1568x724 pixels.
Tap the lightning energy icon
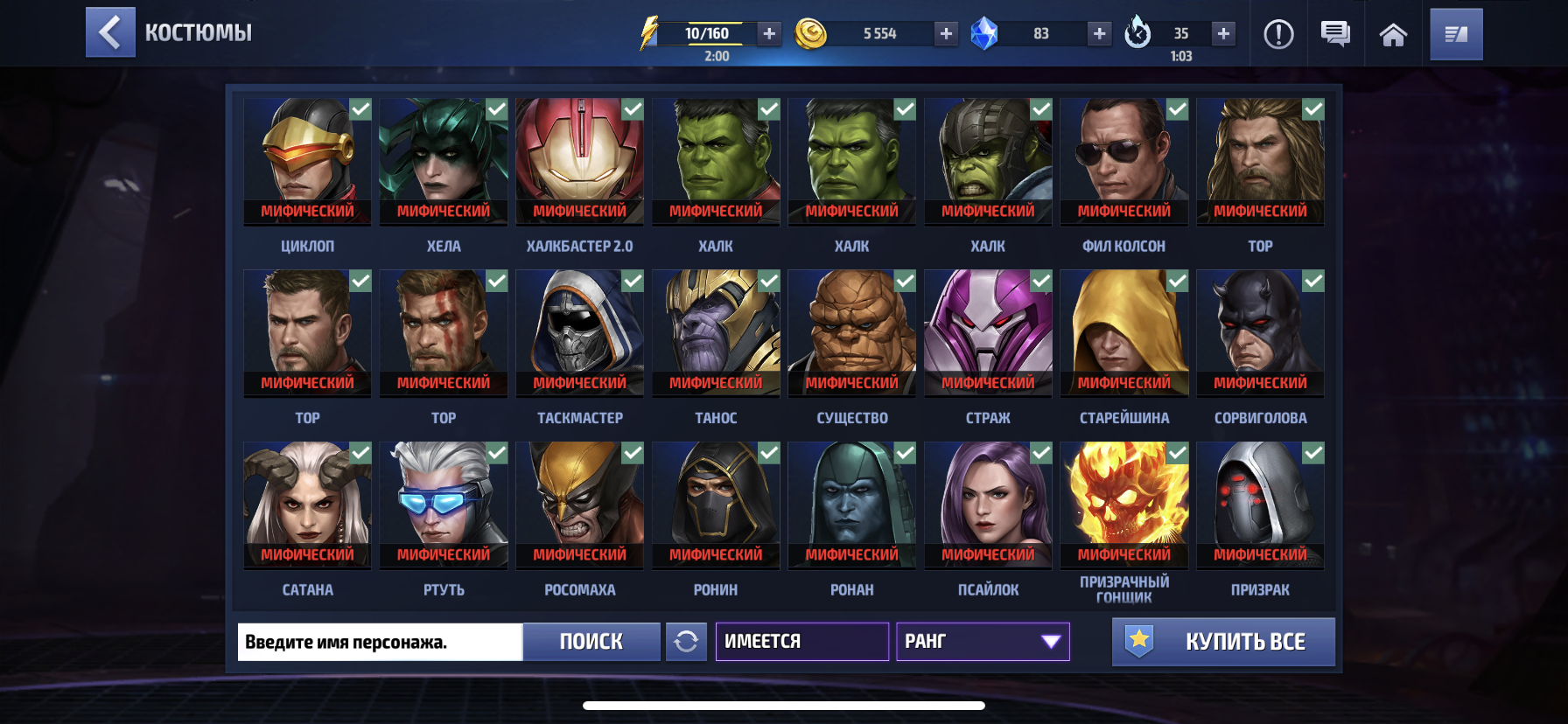(x=648, y=33)
